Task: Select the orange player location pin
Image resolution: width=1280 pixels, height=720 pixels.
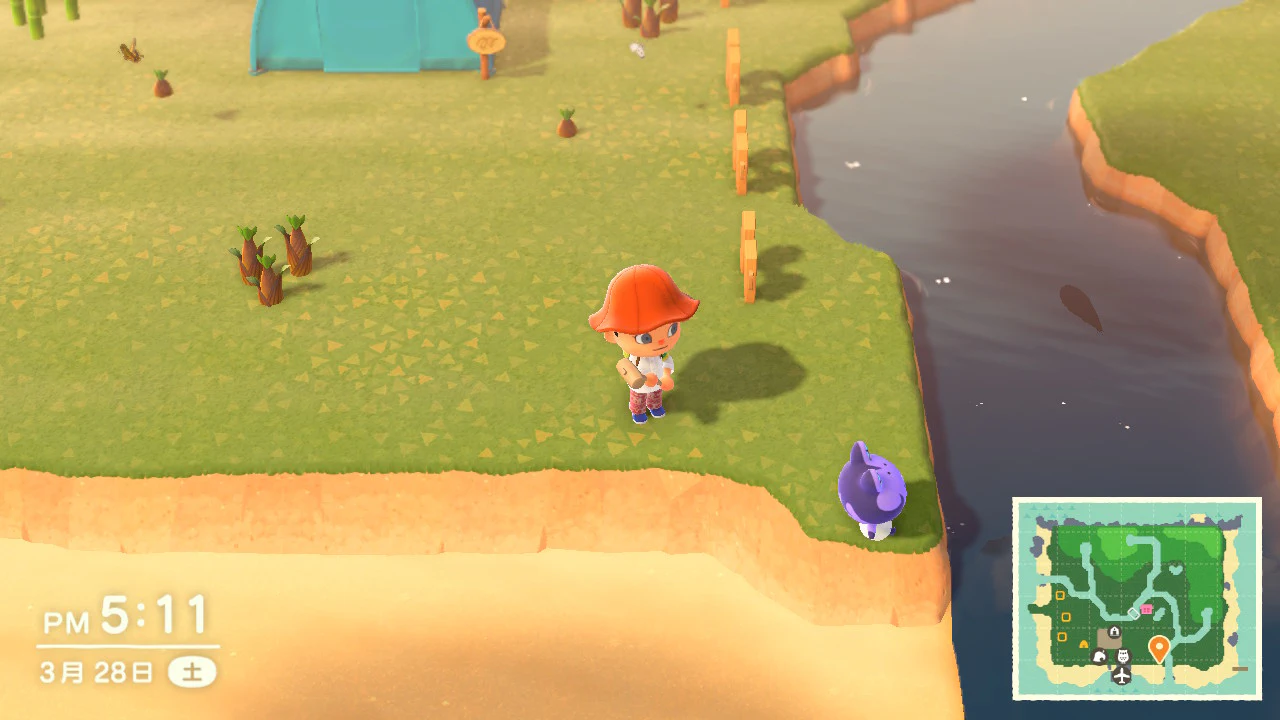Action: [x=1158, y=648]
